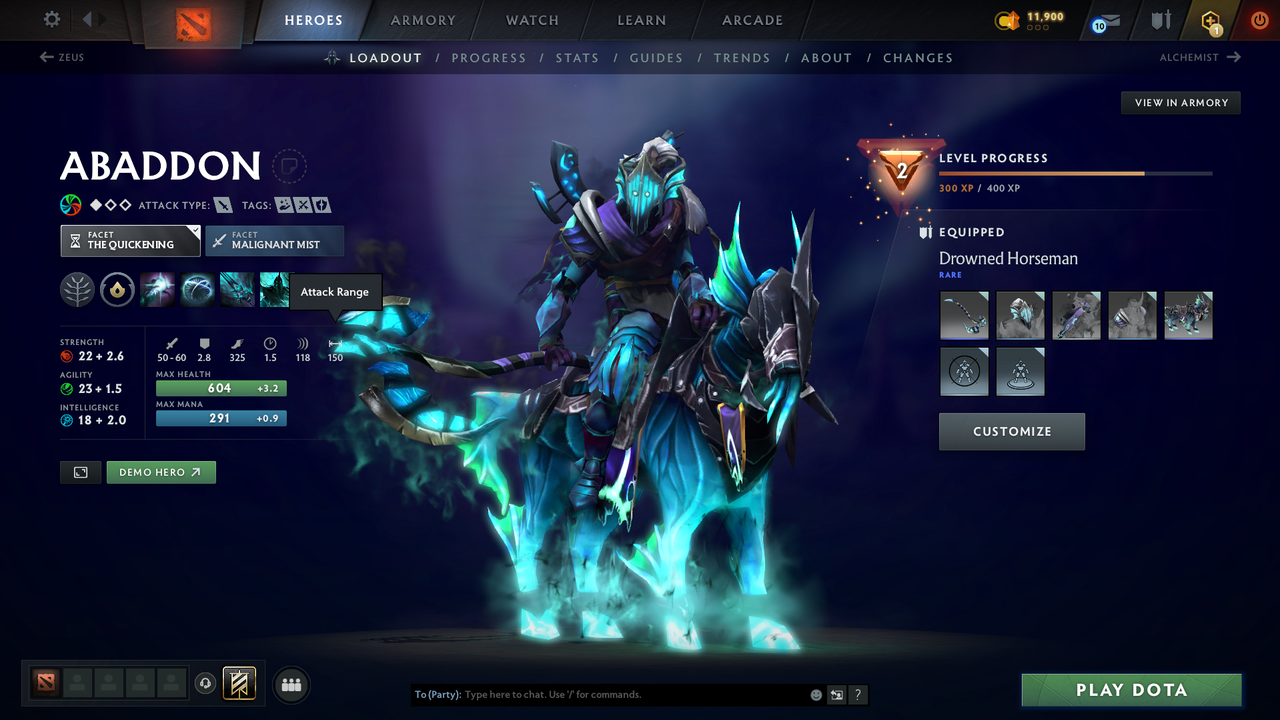
Task: Open the ARCADE menu
Action: point(751,20)
